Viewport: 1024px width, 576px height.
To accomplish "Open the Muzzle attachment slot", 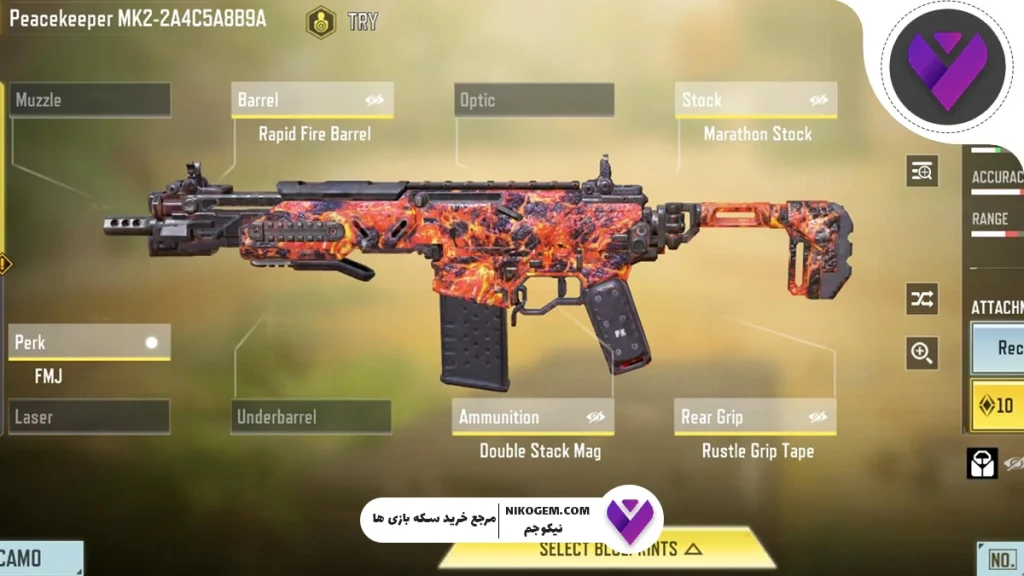I will coord(90,100).
